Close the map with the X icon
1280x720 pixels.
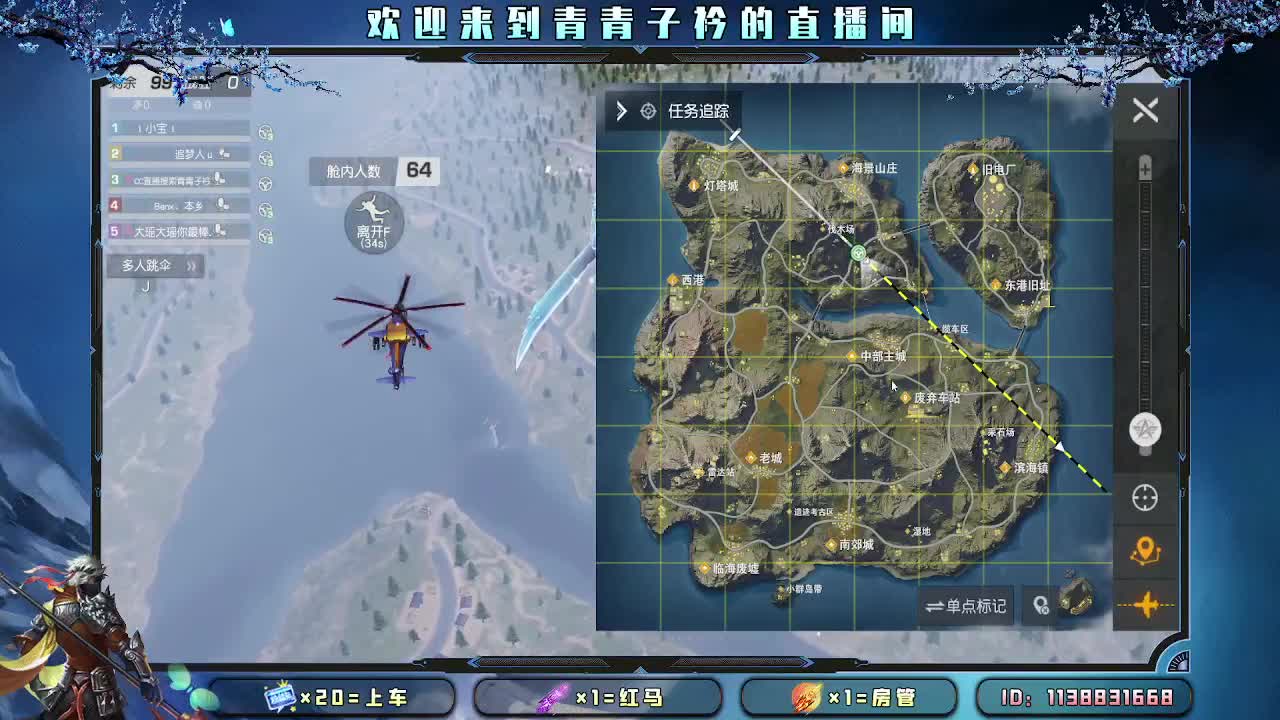[x=1146, y=110]
